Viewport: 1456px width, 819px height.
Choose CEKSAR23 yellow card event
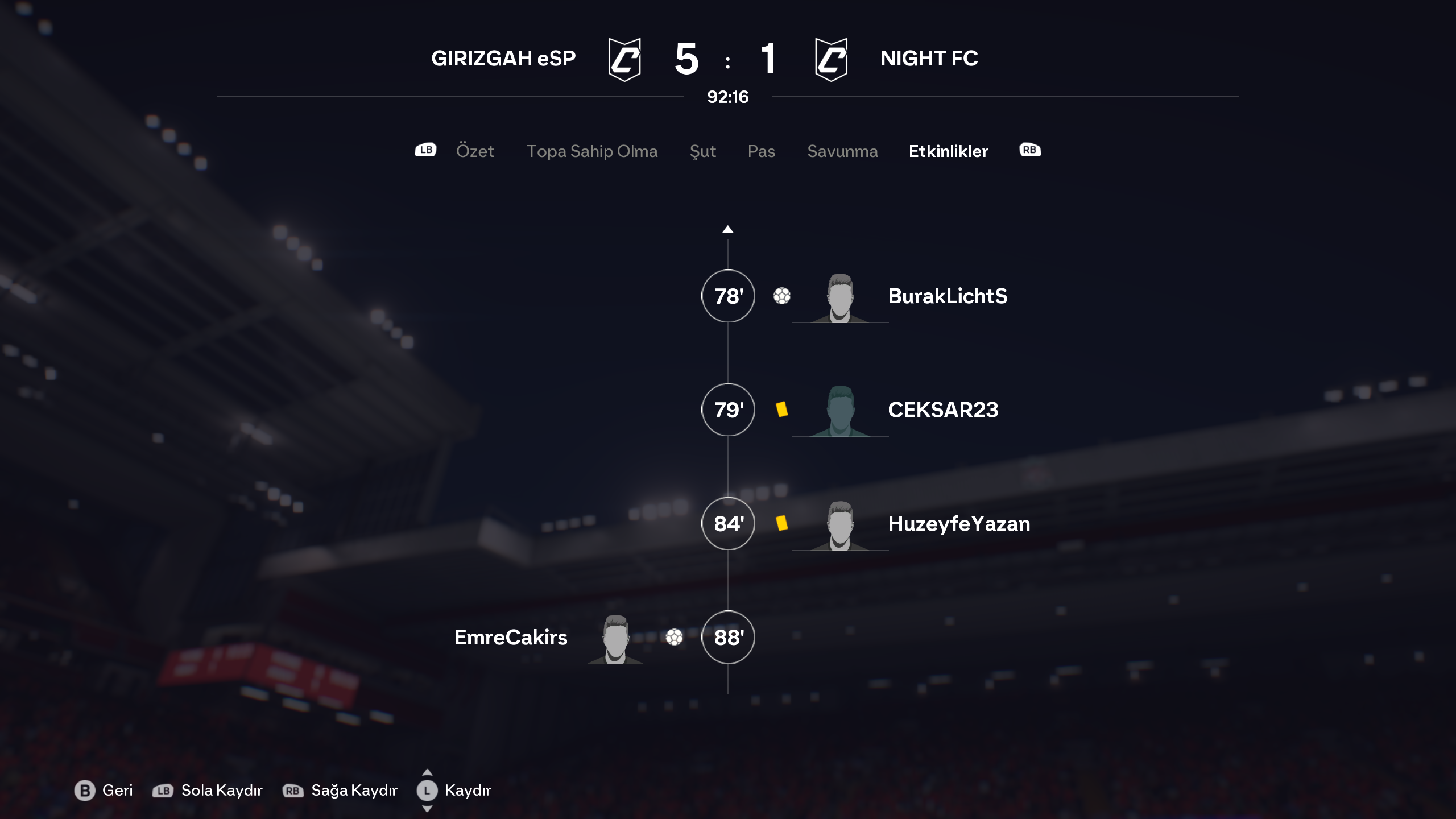pos(942,410)
